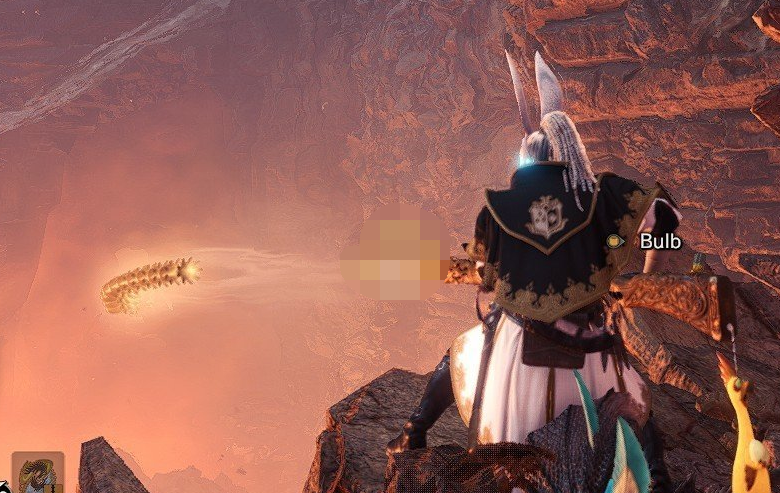
Task: Select the Bulb player name tag
Action: point(659,241)
